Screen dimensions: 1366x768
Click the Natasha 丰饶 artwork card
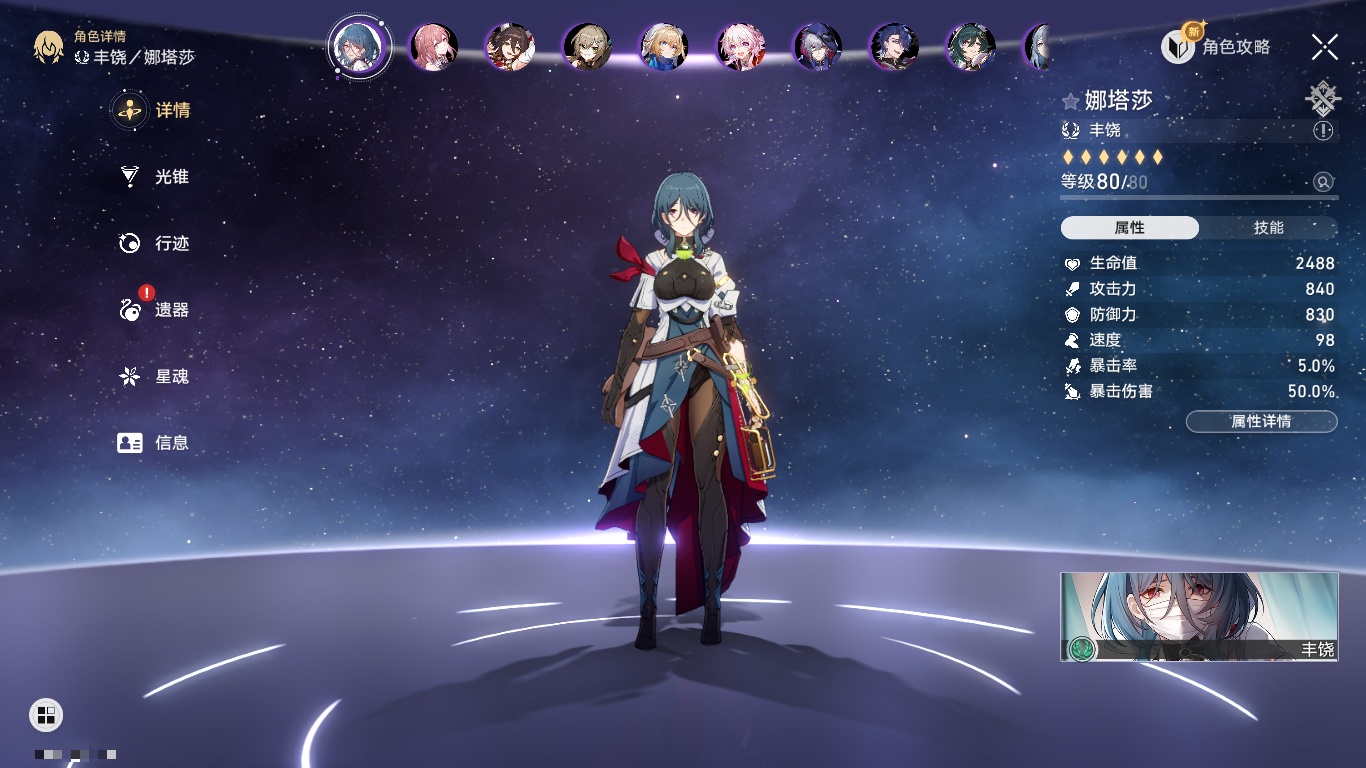tap(1199, 616)
